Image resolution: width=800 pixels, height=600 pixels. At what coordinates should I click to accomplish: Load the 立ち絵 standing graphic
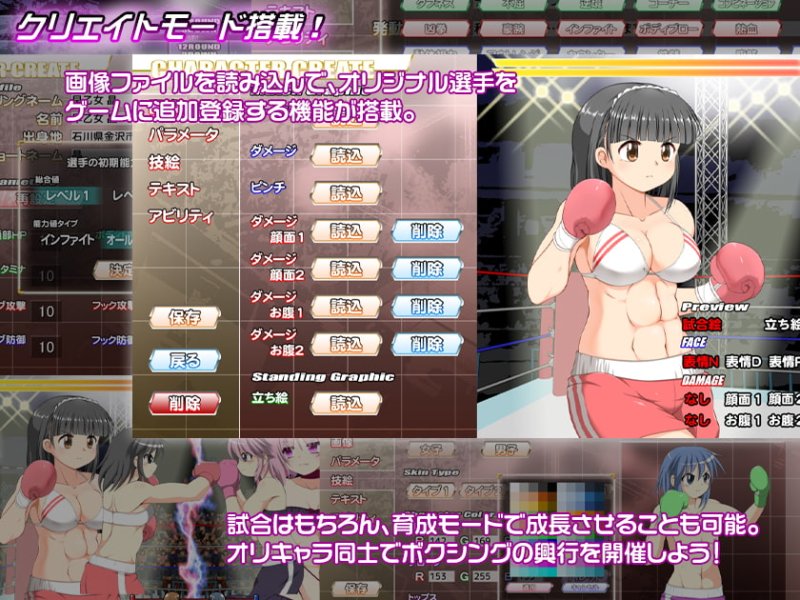pyautogui.click(x=347, y=404)
